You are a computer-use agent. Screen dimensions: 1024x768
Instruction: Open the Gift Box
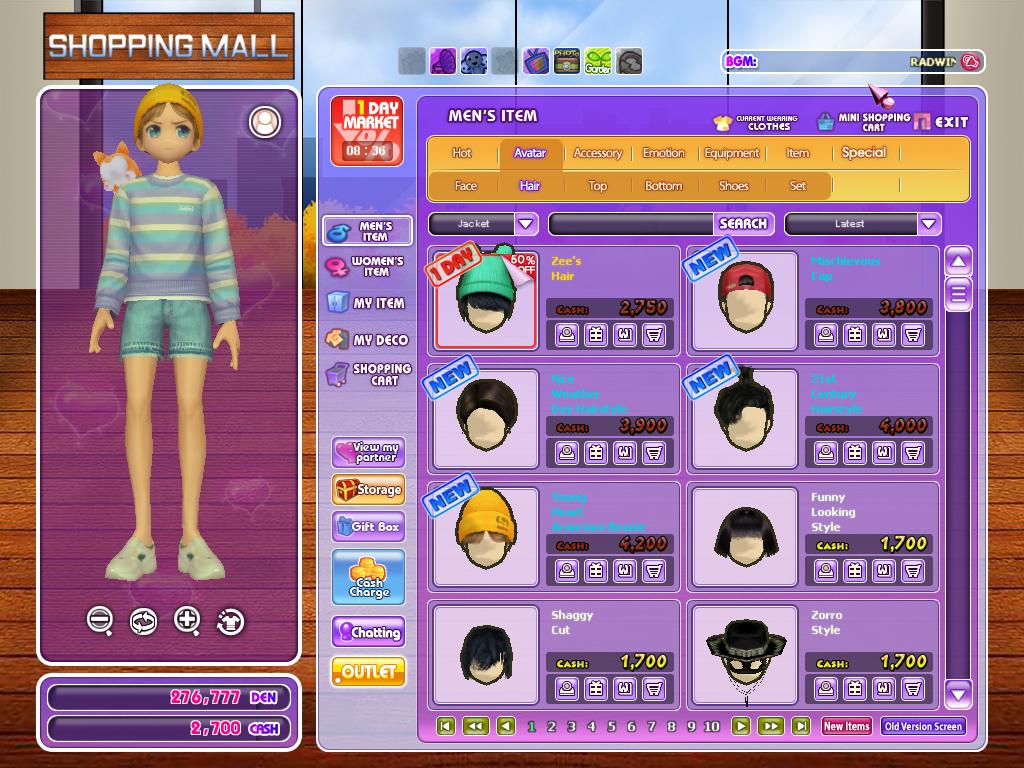click(368, 526)
